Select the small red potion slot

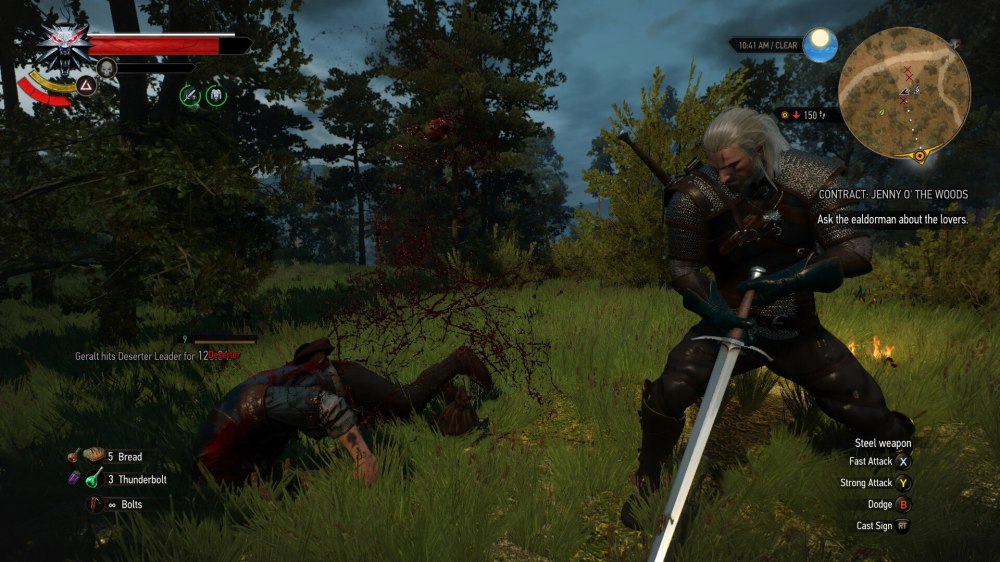[74, 455]
